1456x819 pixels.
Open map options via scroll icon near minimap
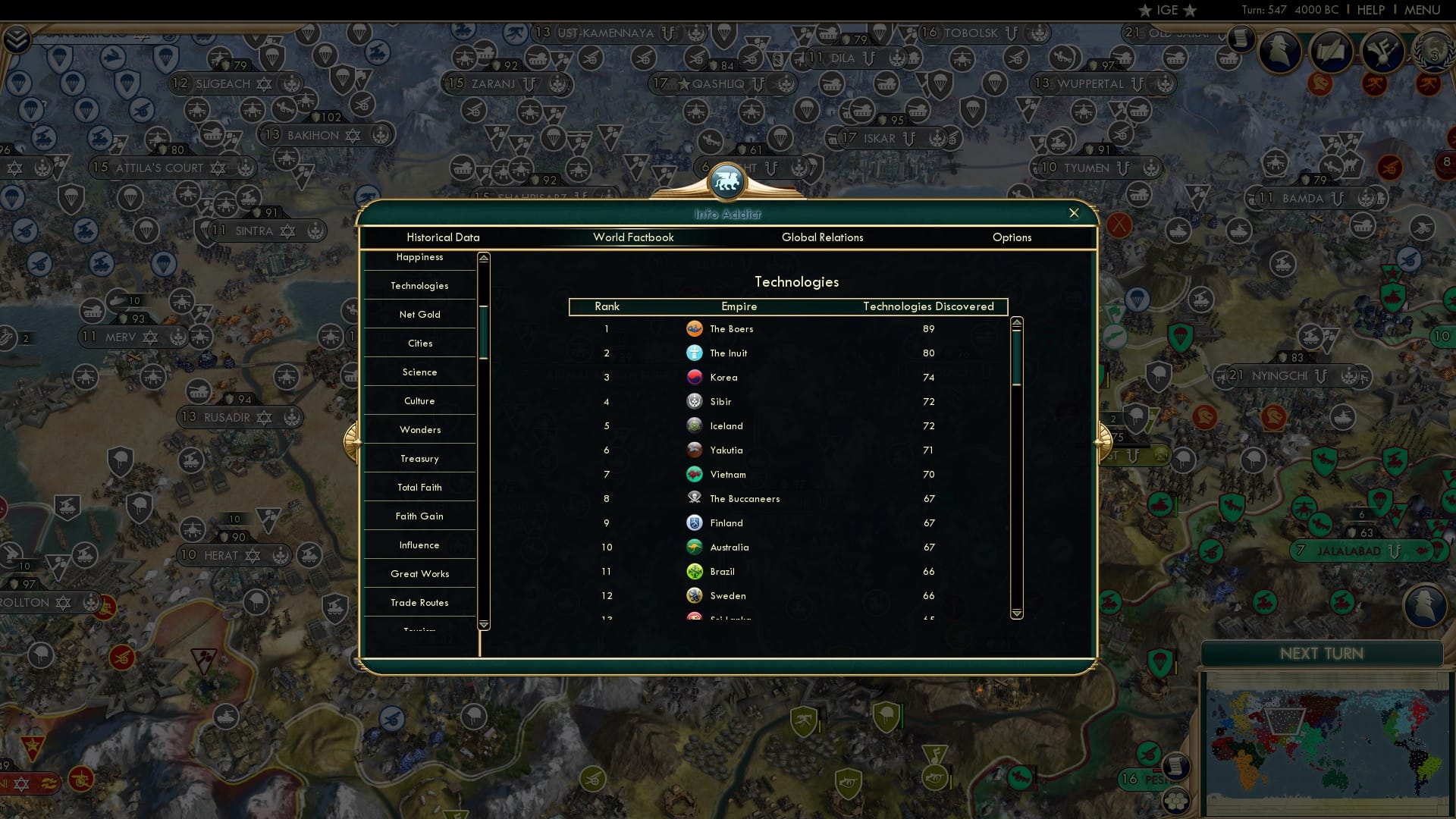[1176, 766]
